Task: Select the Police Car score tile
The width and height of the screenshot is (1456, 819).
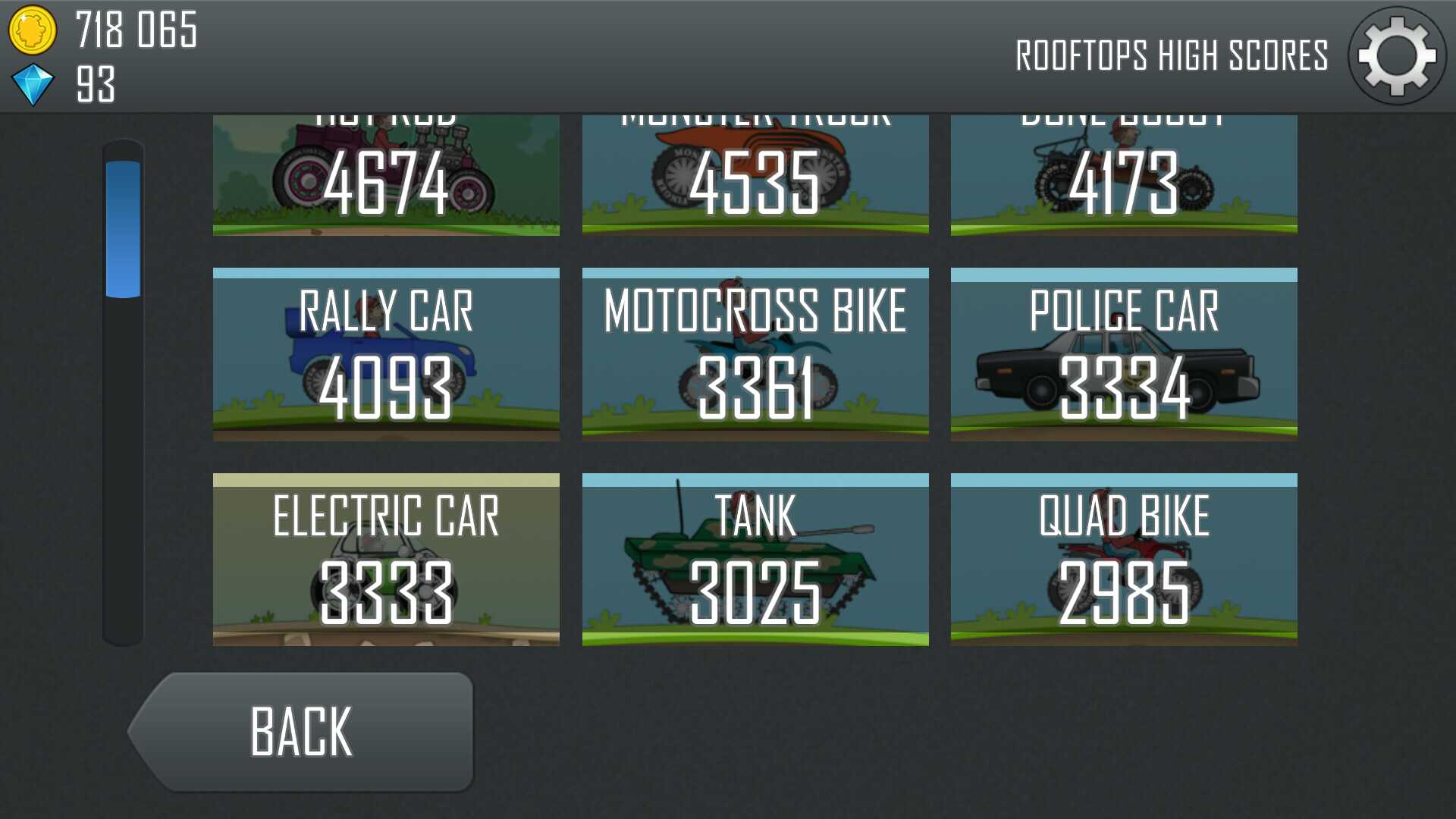Action: pyautogui.click(x=1124, y=354)
